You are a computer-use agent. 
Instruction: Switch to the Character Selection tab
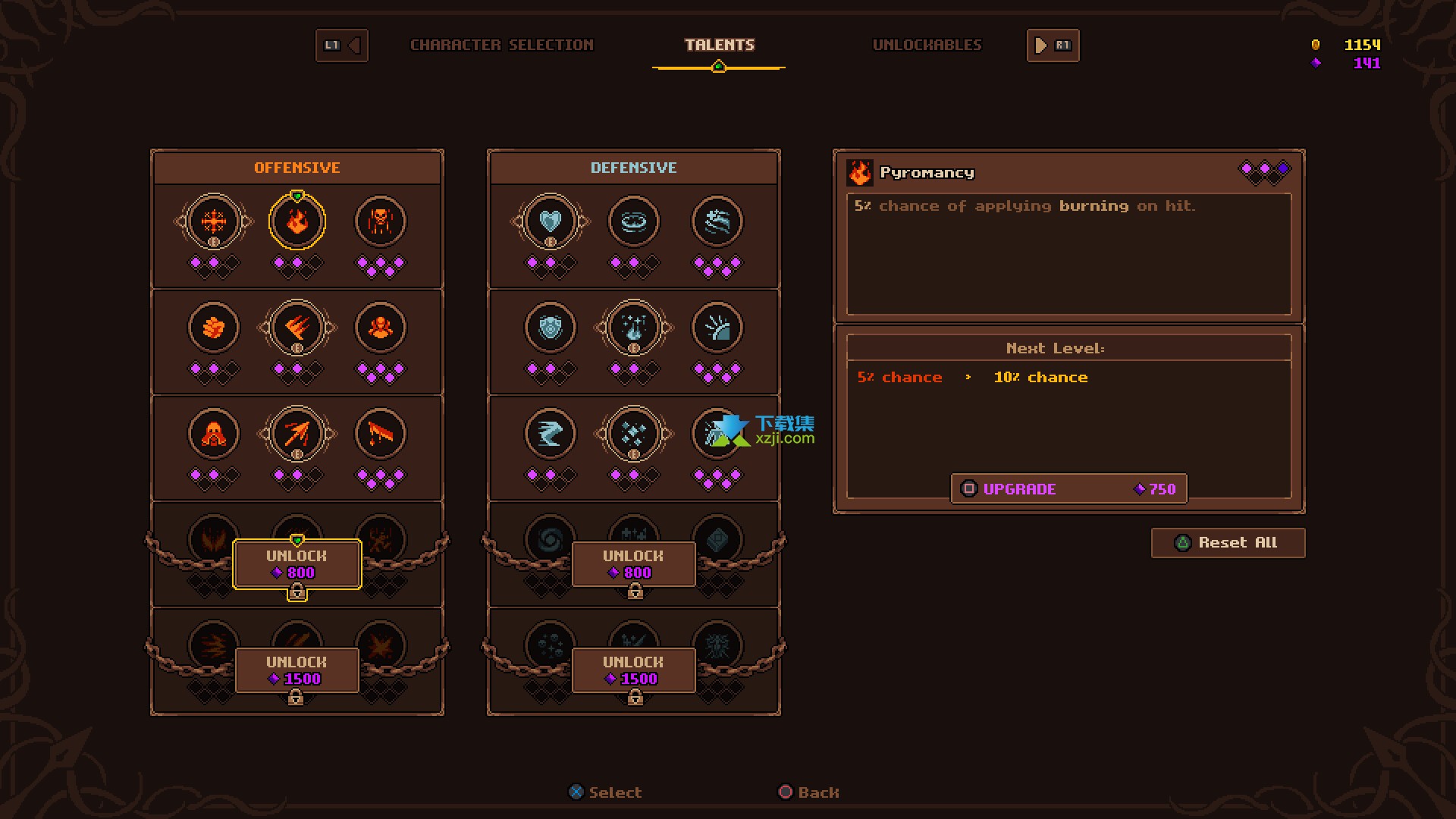point(501,45)
